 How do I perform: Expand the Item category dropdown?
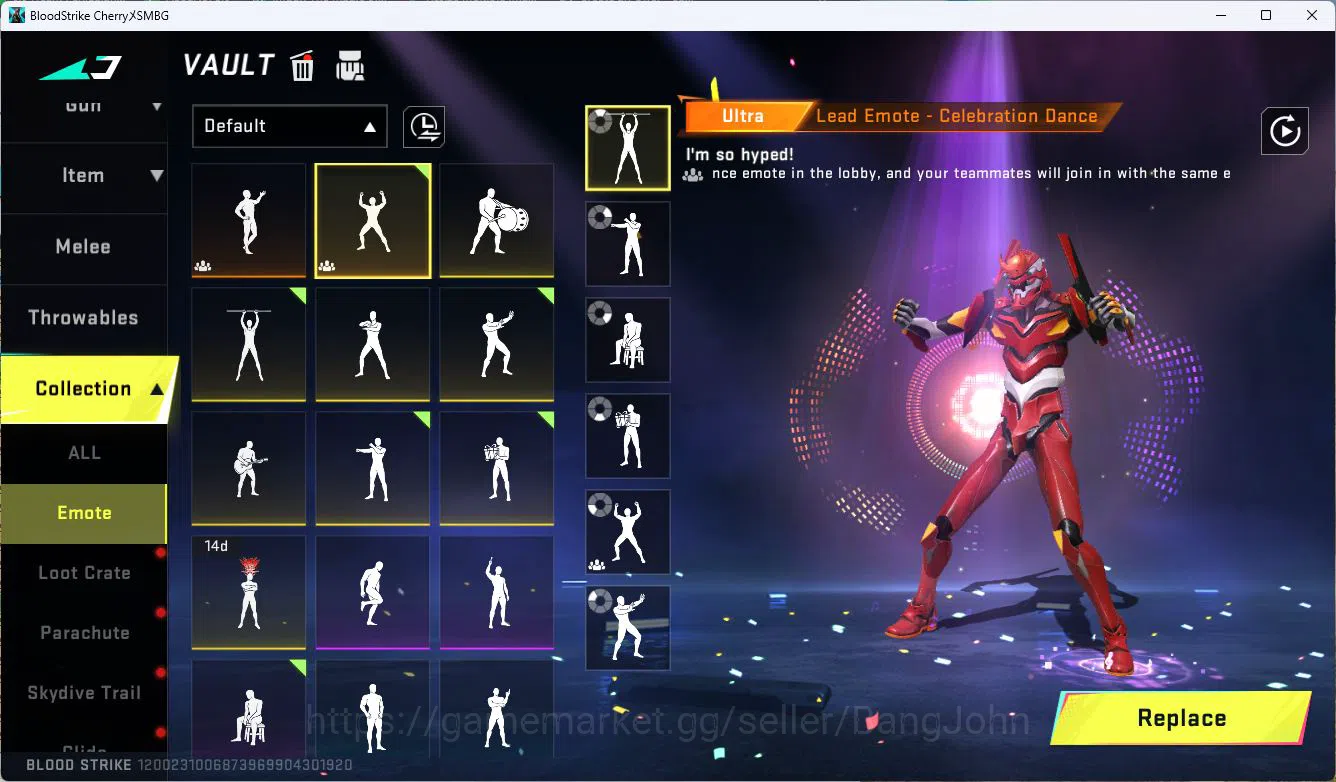click(x=84, y=175)
